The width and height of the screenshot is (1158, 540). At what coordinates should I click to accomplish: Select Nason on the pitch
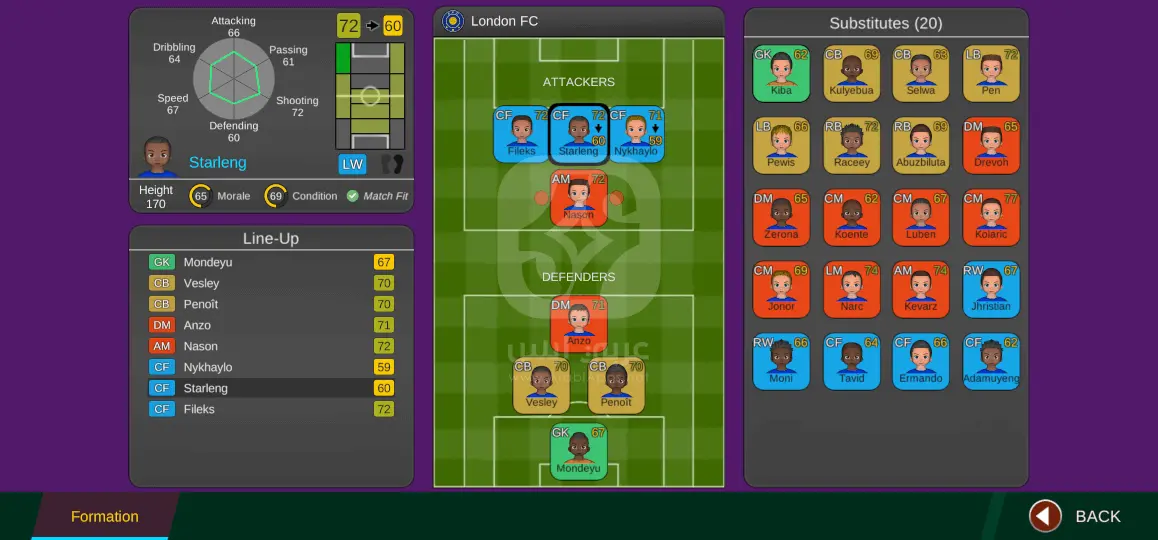[579, 198]
